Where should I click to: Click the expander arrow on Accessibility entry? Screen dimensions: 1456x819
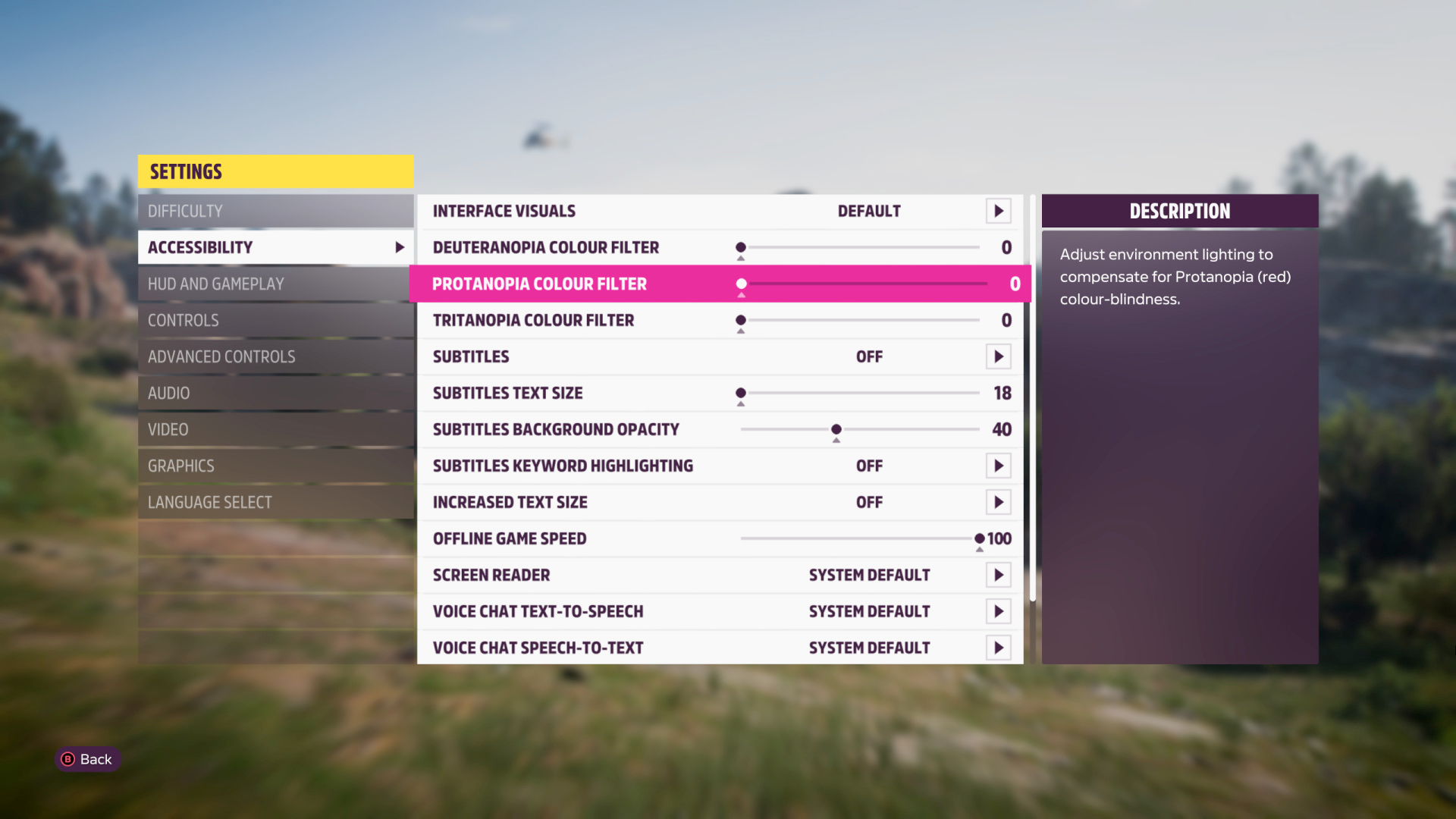pos(400,246)
